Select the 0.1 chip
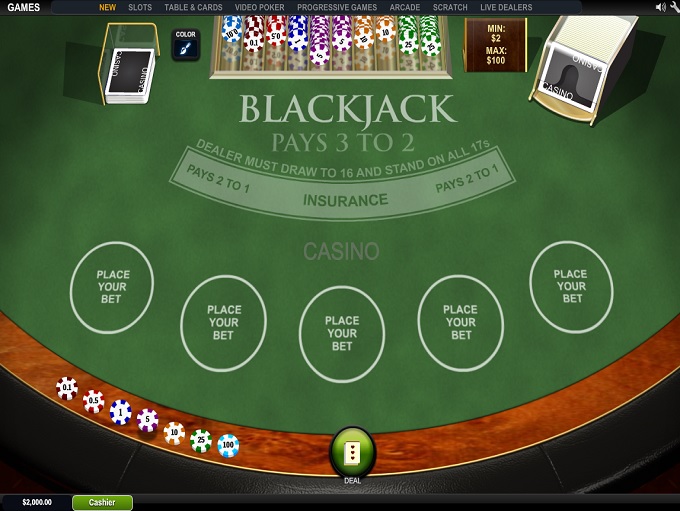This screenshot has height=511, width=680. click(67, 388)
